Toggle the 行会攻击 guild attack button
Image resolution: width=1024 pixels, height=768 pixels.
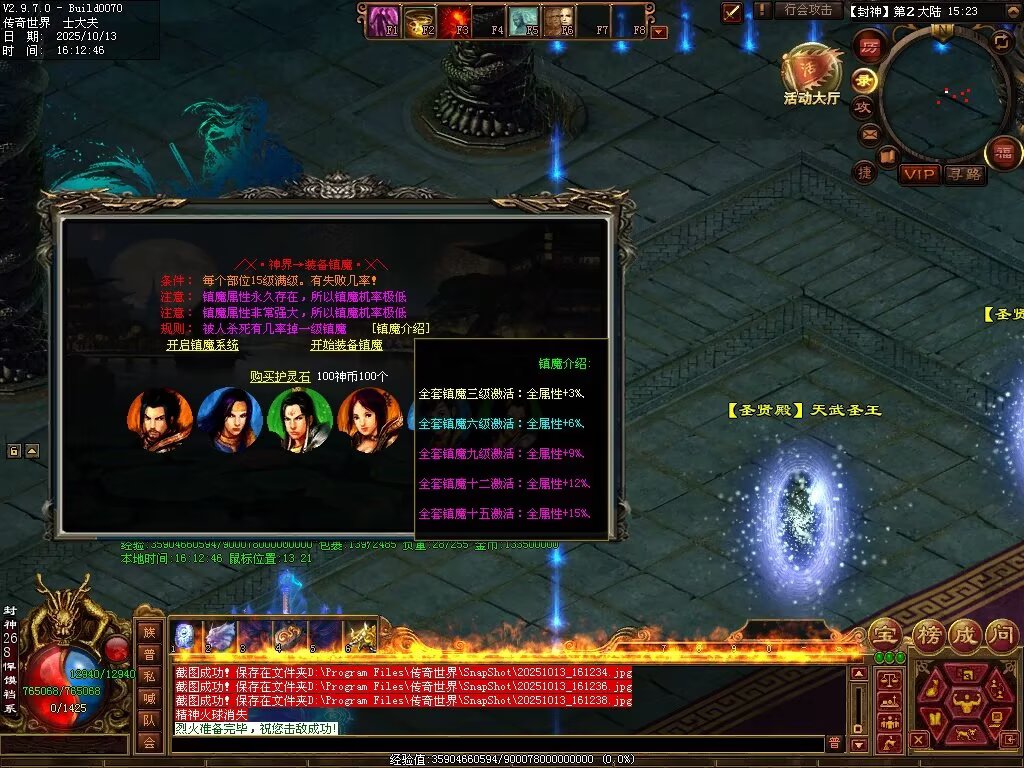click(x=808, y=10)
